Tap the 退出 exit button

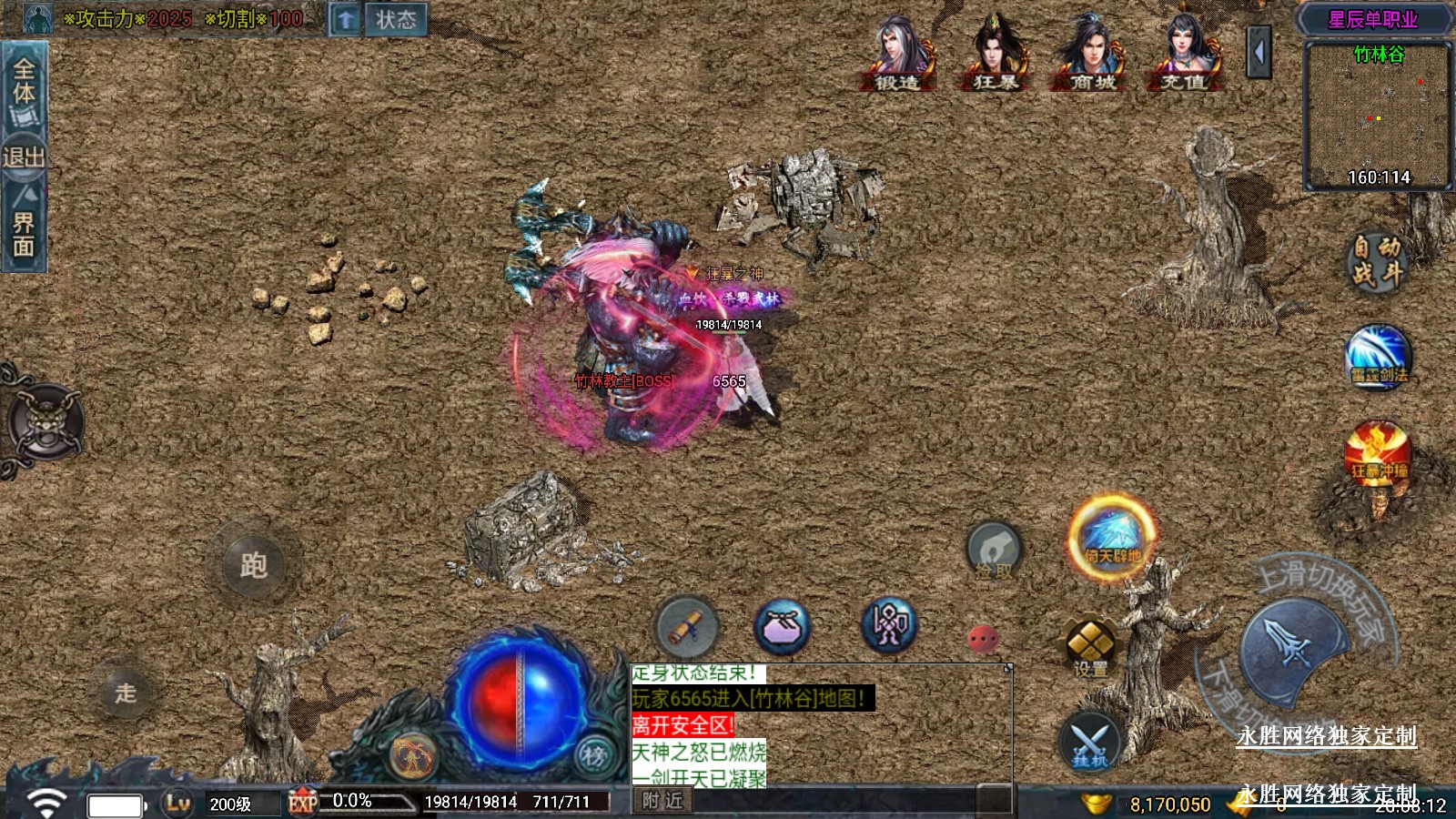pos(24,157)
